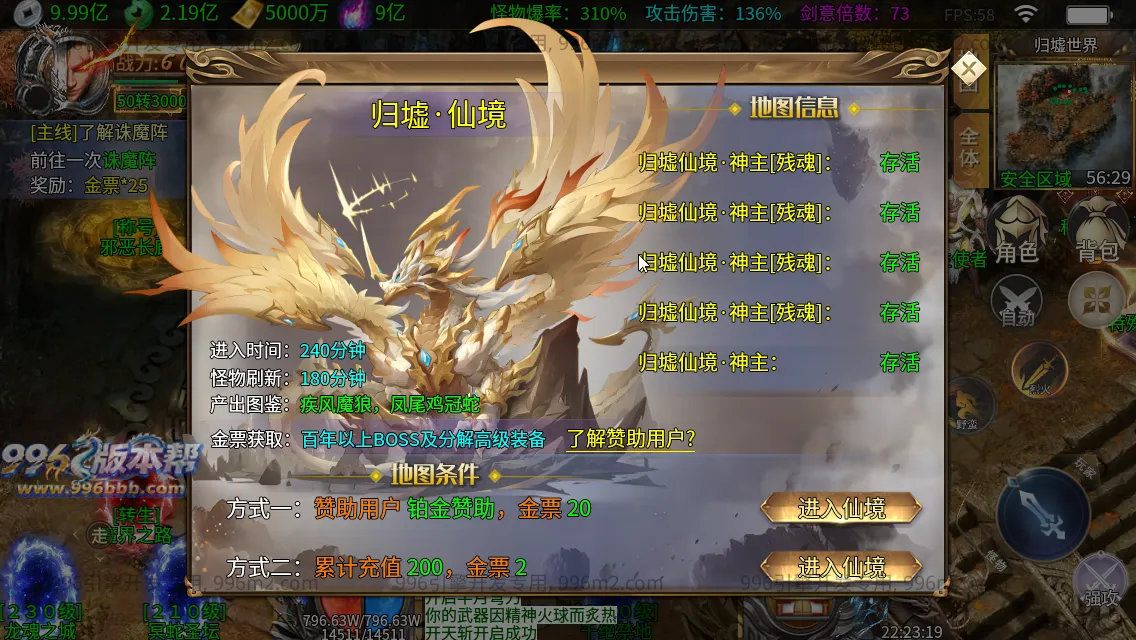Viewport: 1136px width, 640px height.
Task: Enter the realm via recharge option 方式二
Action: [841, 567]
